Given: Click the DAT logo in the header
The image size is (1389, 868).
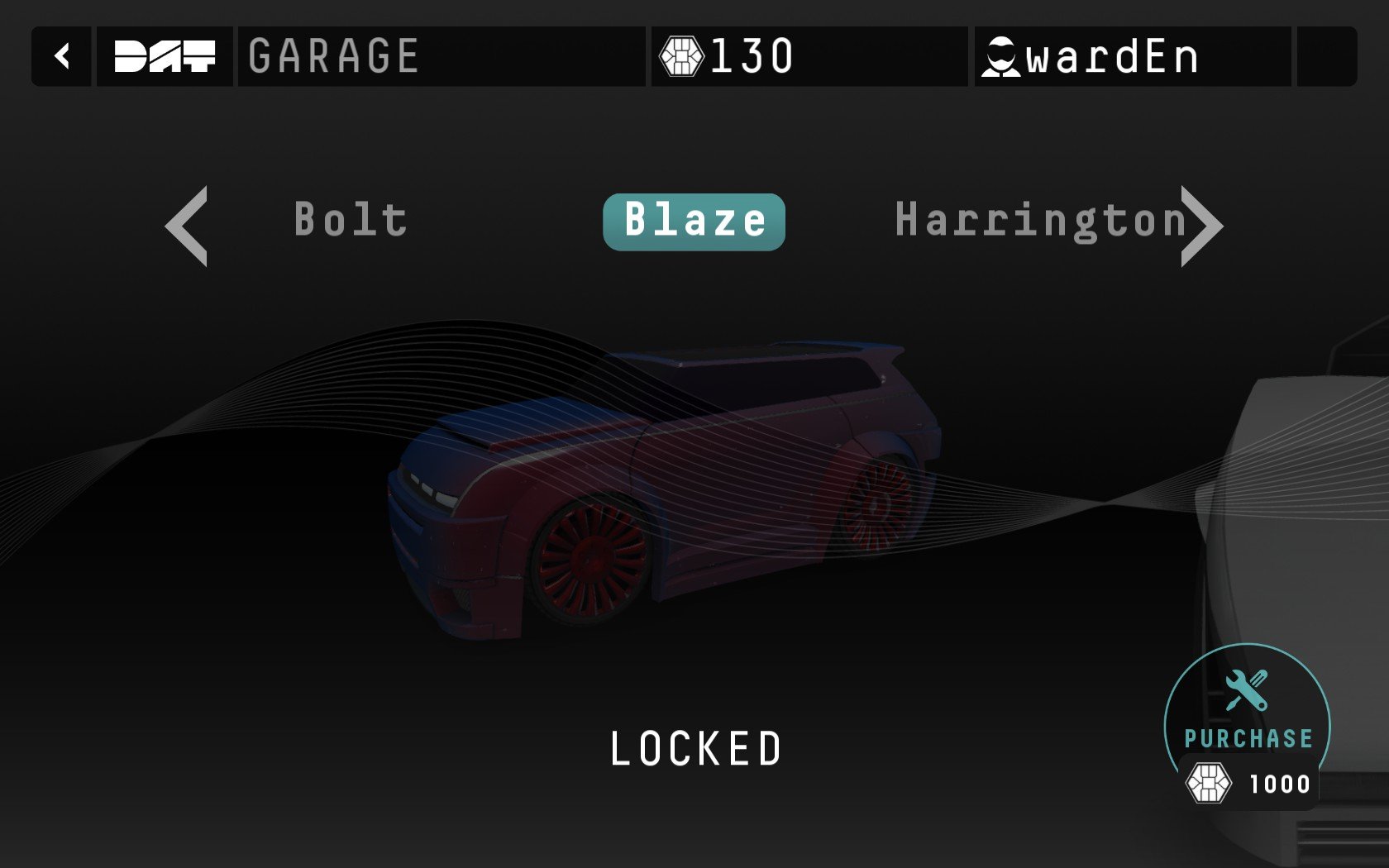Looking at the screenshot, I should click(165, 56).
